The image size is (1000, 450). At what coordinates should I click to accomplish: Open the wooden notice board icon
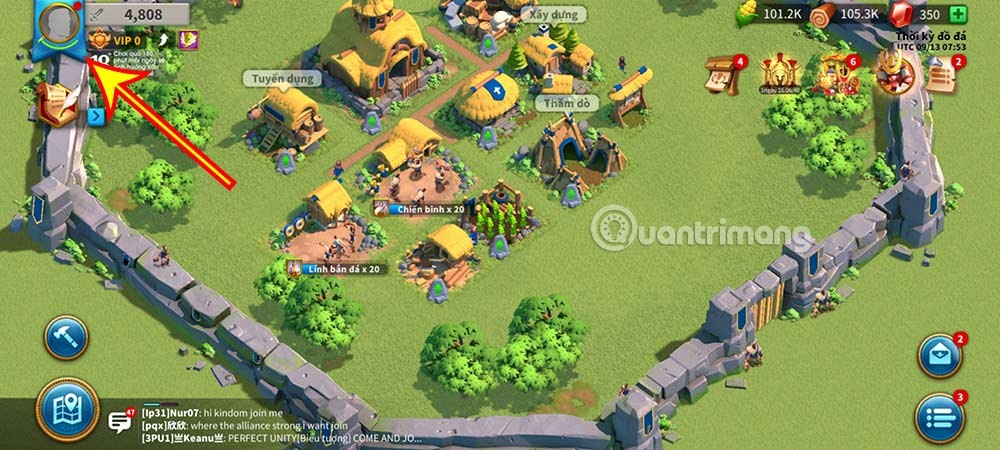723,76
